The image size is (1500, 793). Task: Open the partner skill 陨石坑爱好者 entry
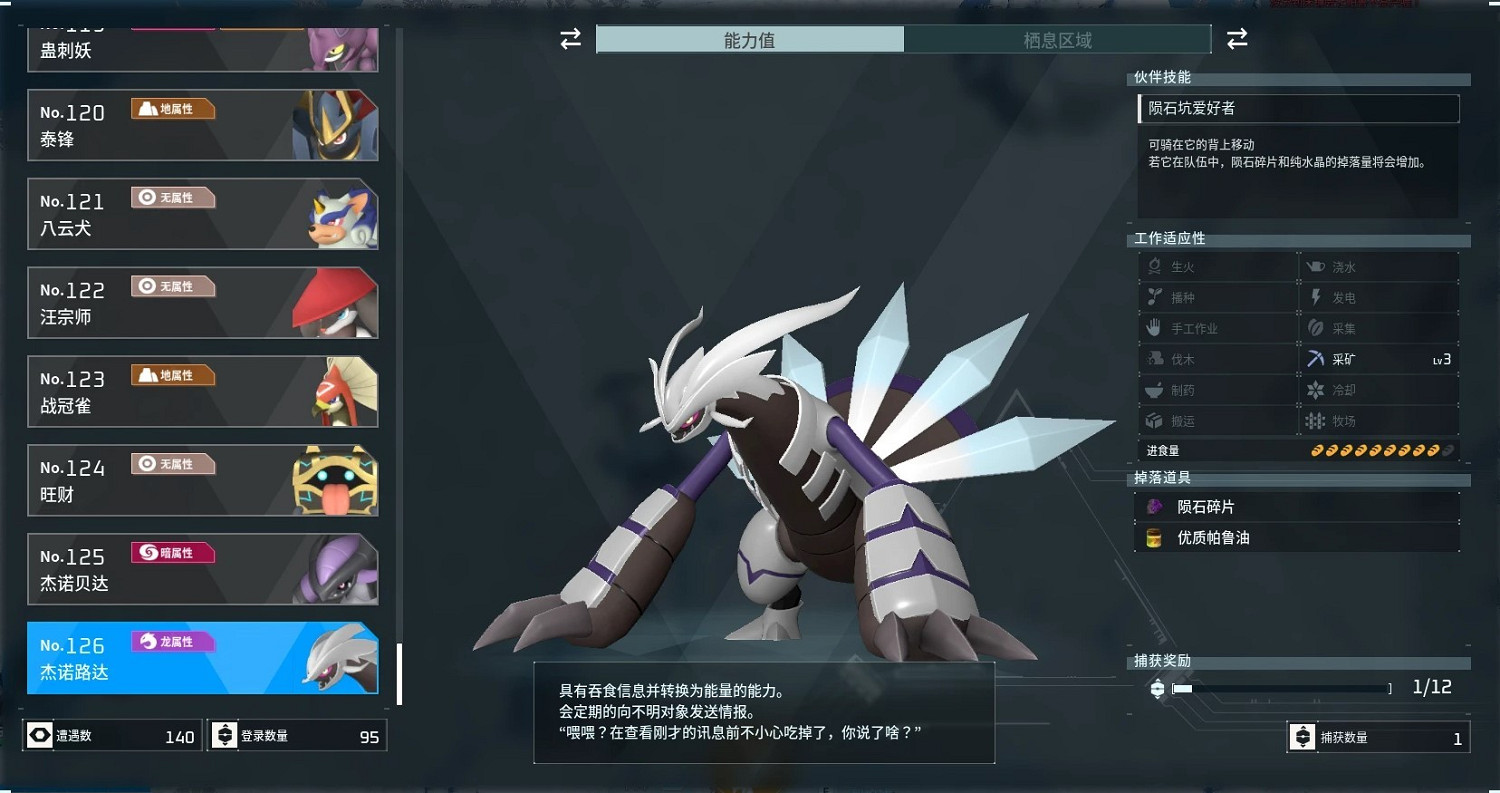[x=1297, y=108]
